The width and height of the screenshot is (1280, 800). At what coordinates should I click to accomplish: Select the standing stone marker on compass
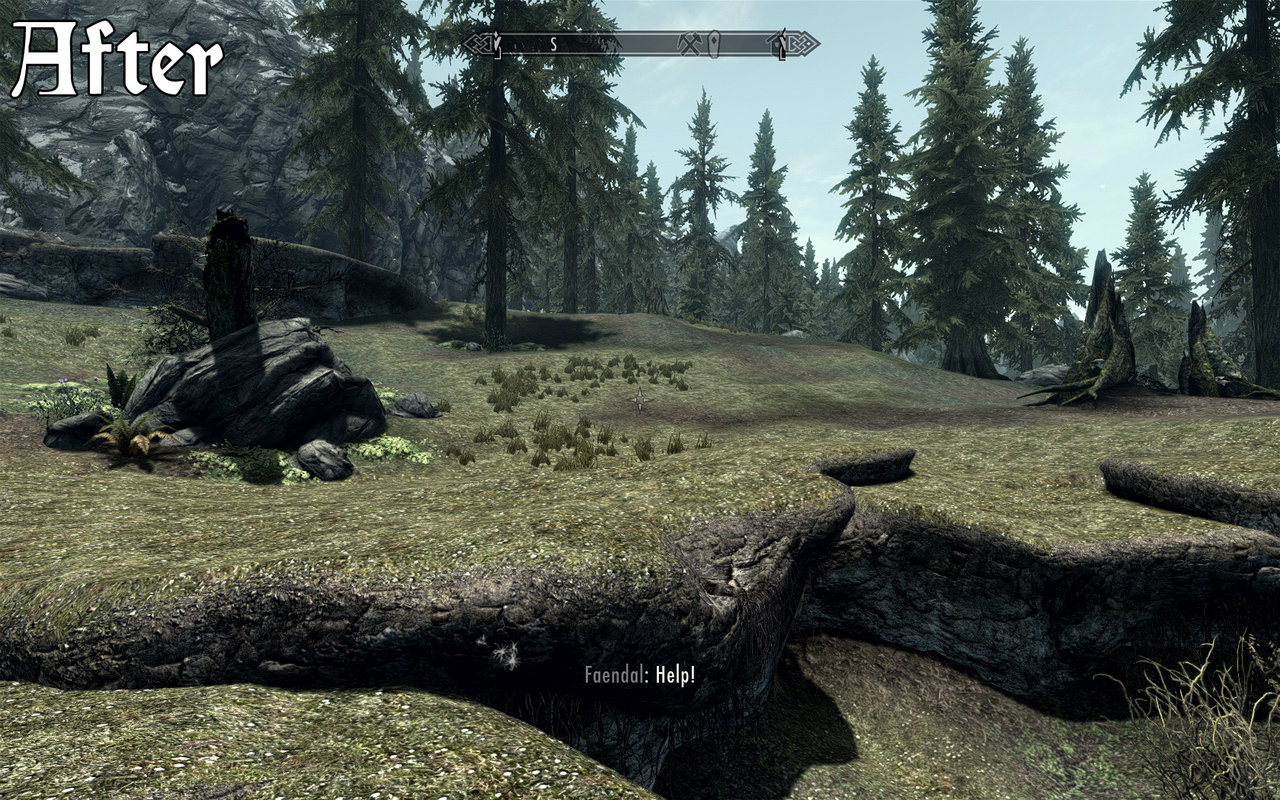point(714,43)
